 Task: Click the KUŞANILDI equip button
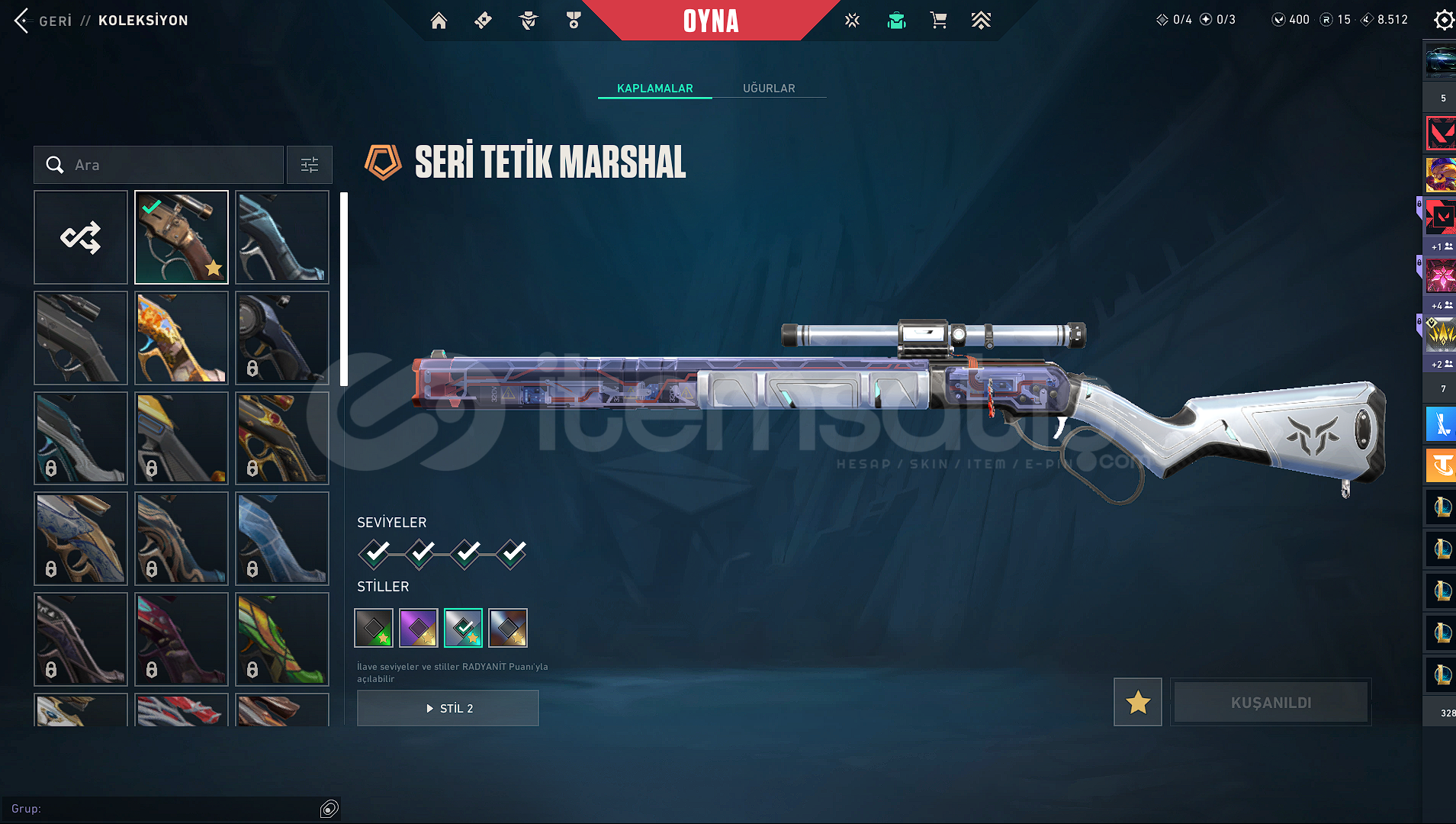pos(1271,702)
